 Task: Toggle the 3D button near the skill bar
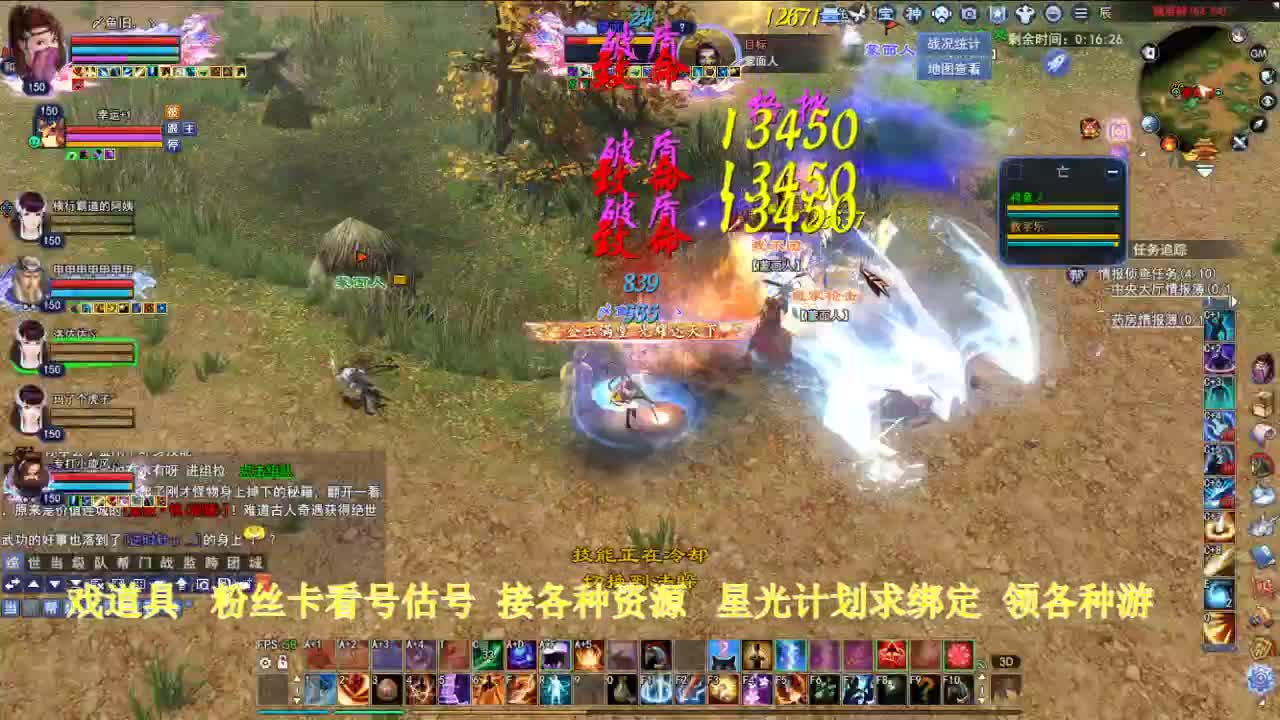click(x=1007, y=662)
